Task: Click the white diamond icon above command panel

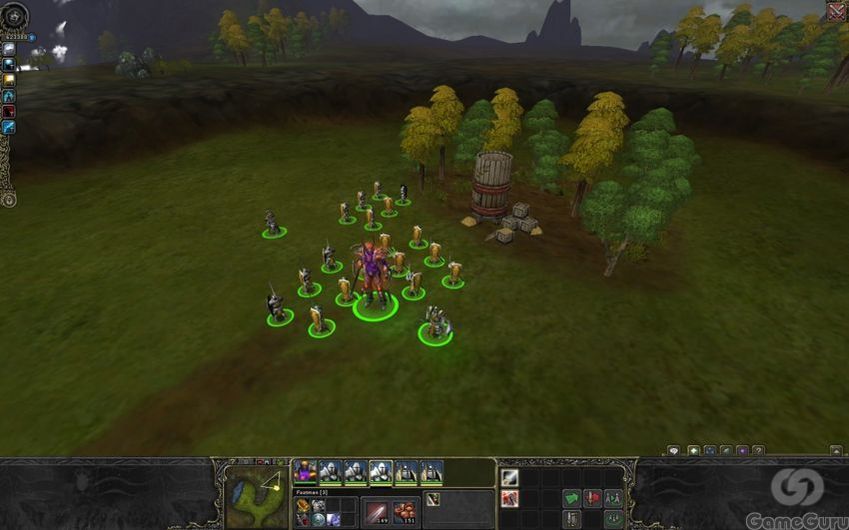Action: click(673, 451)
